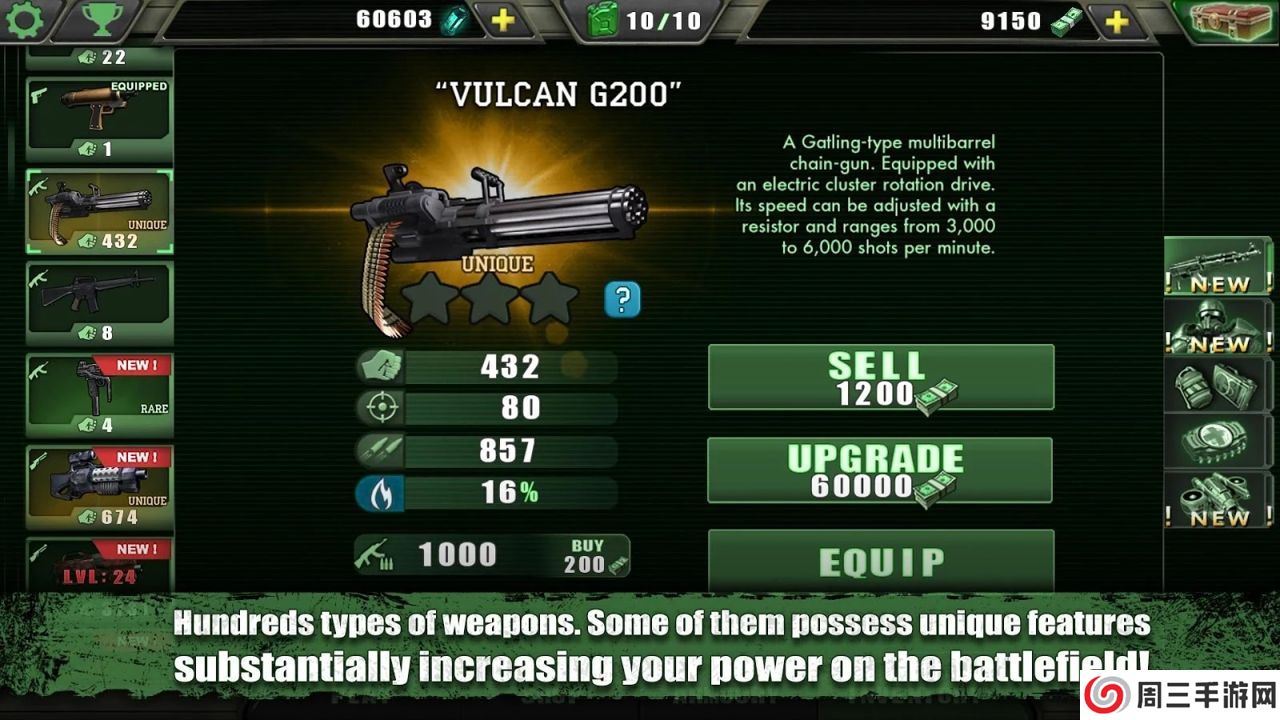The image size is (1280, 720).
Task: Upgrade the weapon for 60000 cash
Action: tap(880, 470)
